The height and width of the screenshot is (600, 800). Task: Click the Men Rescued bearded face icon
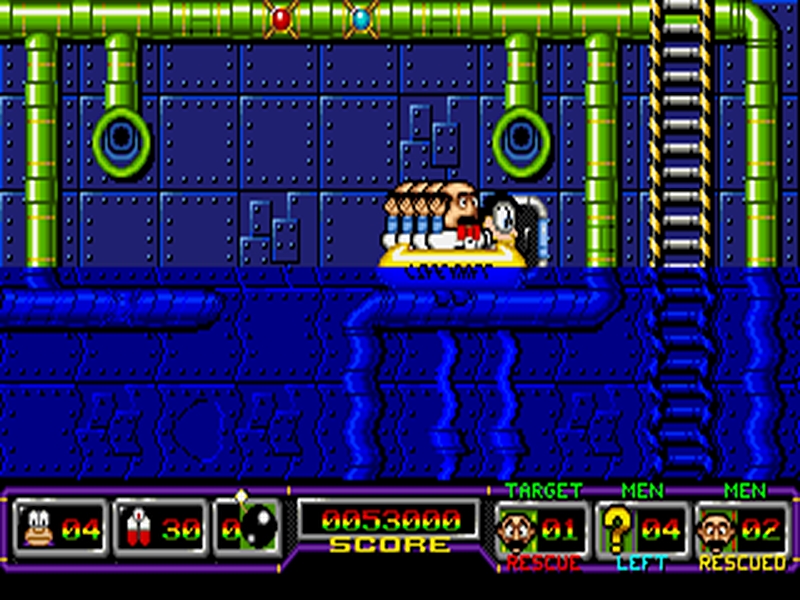714,529
